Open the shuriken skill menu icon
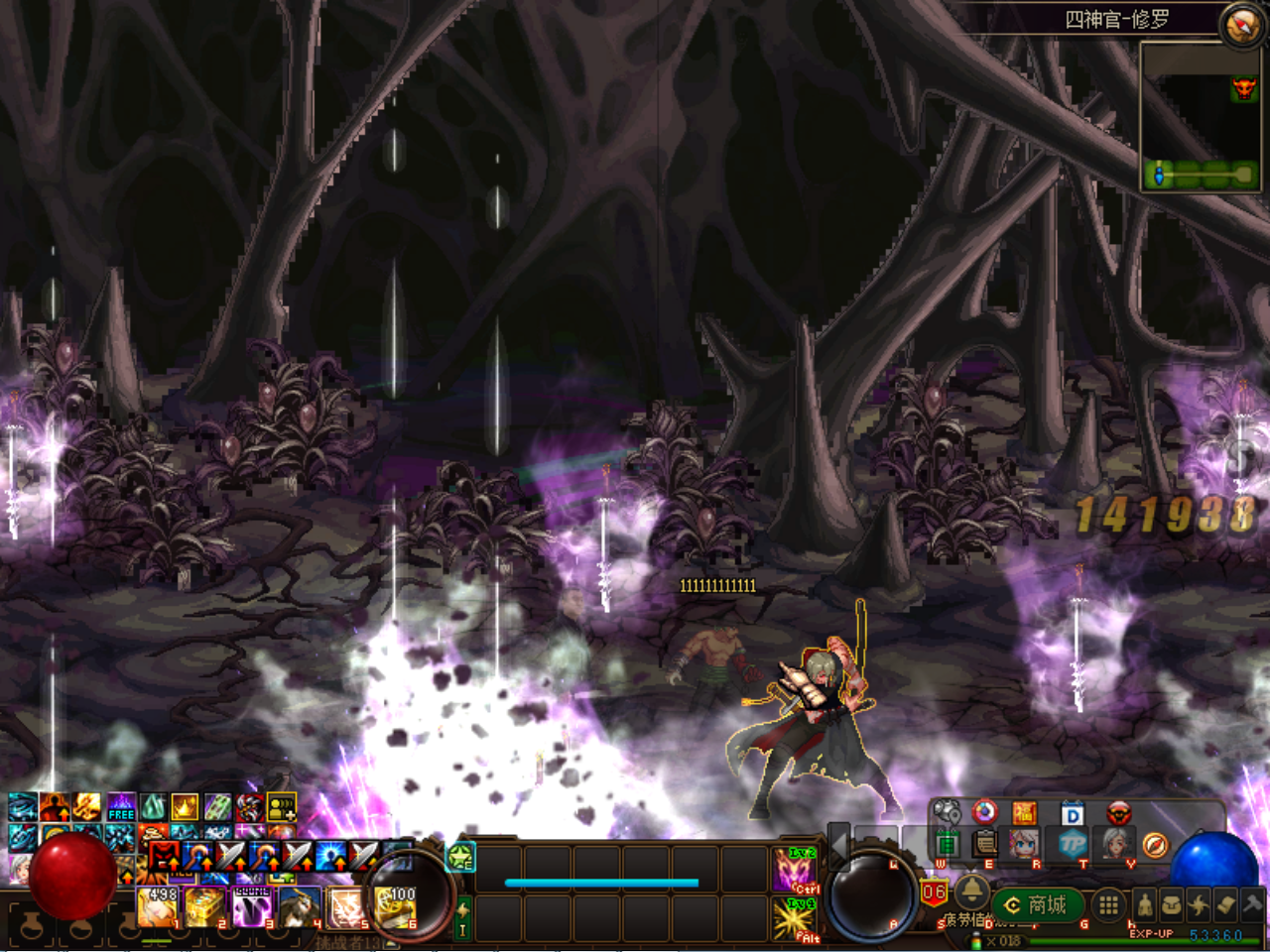The image size is (1270, 952). tap(1199, 904)
